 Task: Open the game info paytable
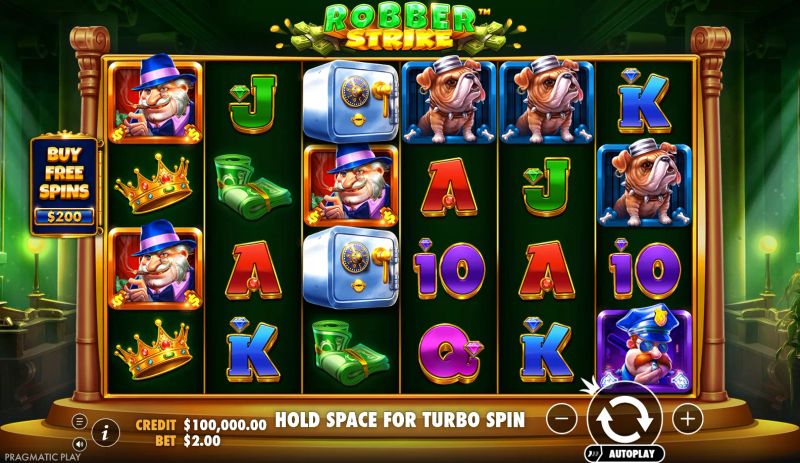[105, 432]
